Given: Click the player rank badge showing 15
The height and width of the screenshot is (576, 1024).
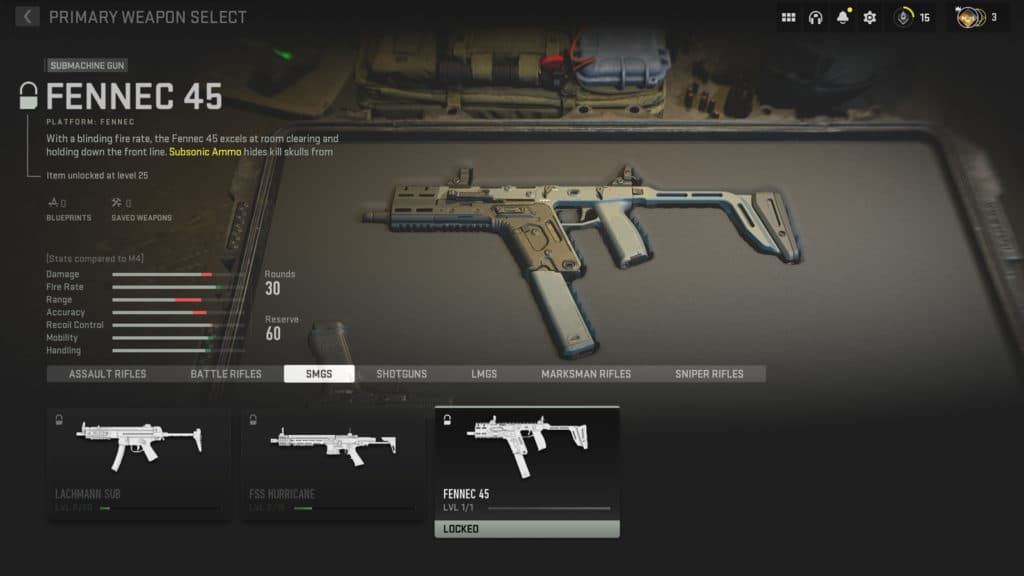Looking at the screenshot, I should pyautogui.click(x=911, y=18).
